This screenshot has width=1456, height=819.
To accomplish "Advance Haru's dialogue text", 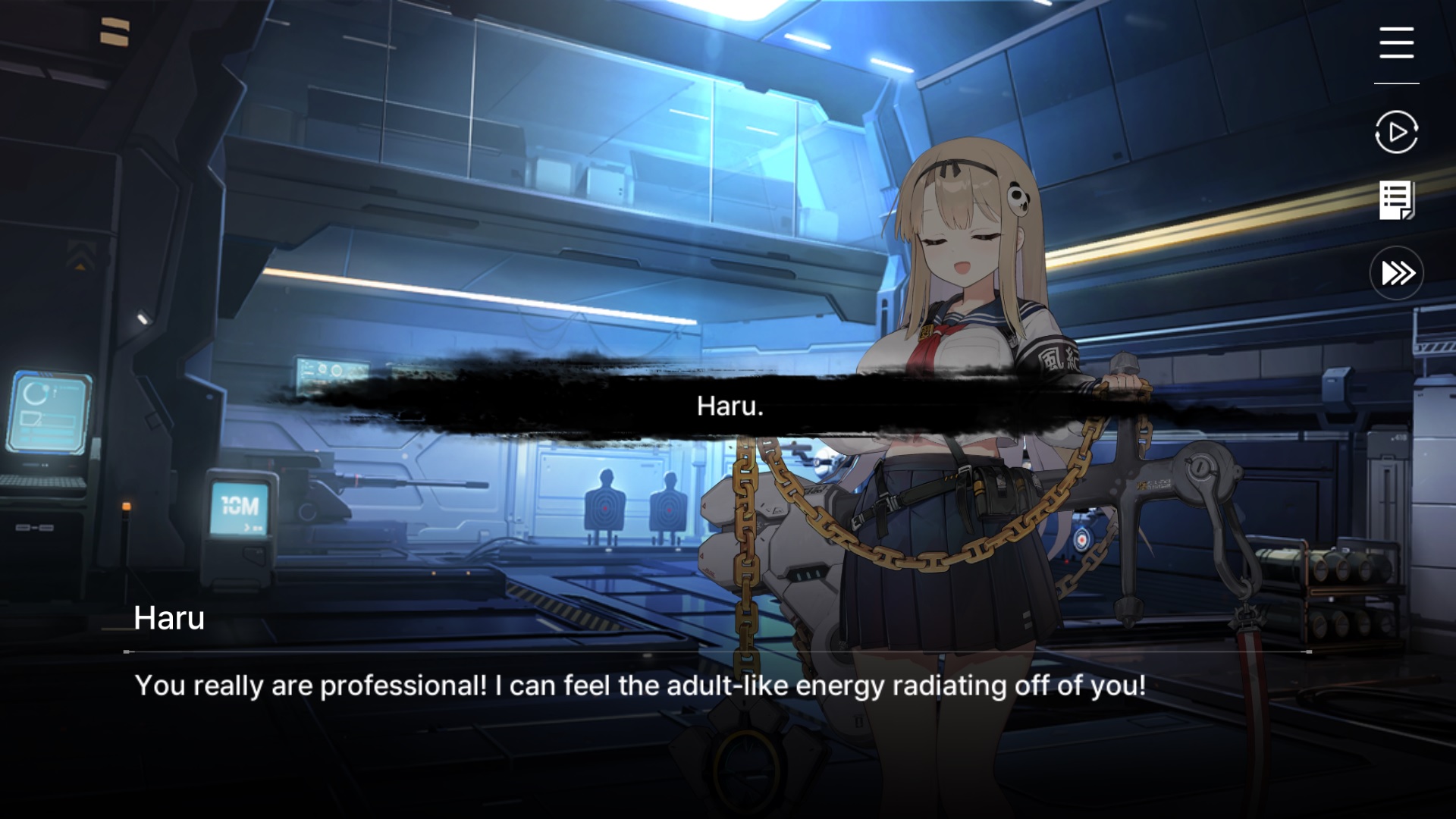I will click(639, 686).
